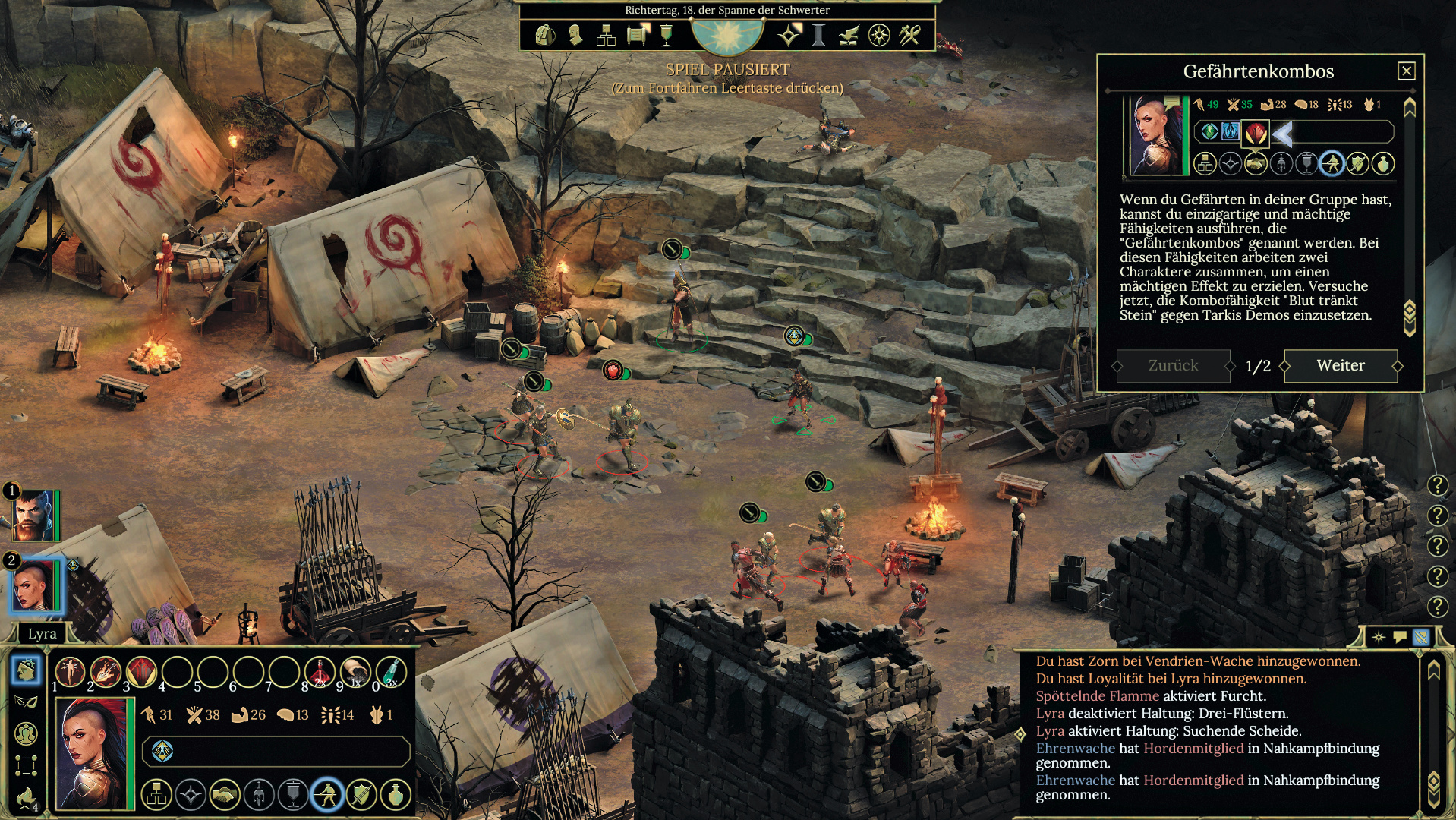Click the compass star icon in top bar
Screen dimensions: 1456x820
(878, 35)
